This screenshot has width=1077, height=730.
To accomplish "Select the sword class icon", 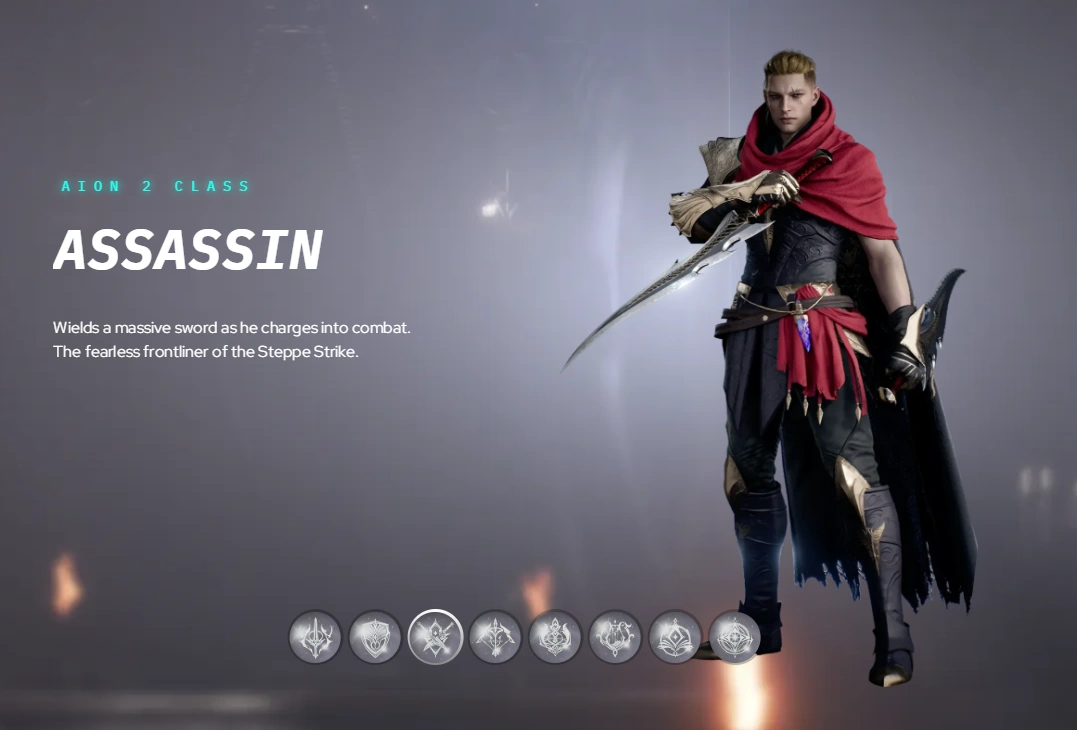I will [x=315, y=637].
